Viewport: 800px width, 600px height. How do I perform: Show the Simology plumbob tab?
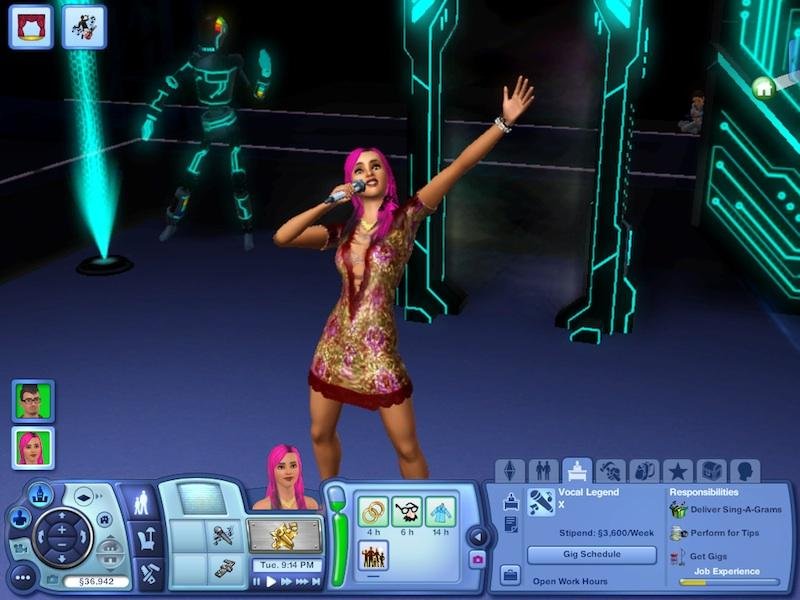[x=510, y=470]
